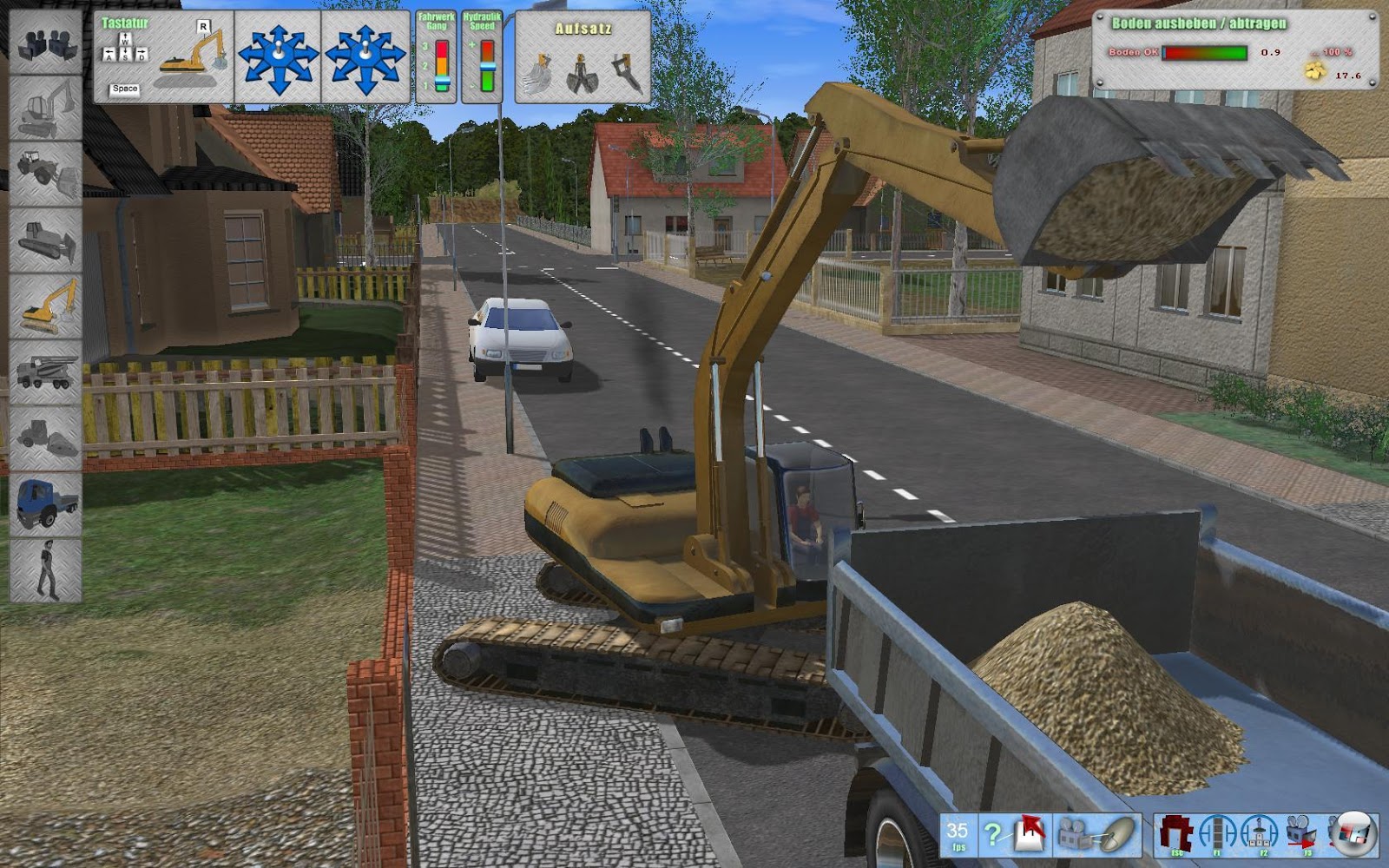Image resolution: width=1389 pixels, height=868 pixels.
Task: Trigger the F3 camera recording function
Action: pos(1302,832)
